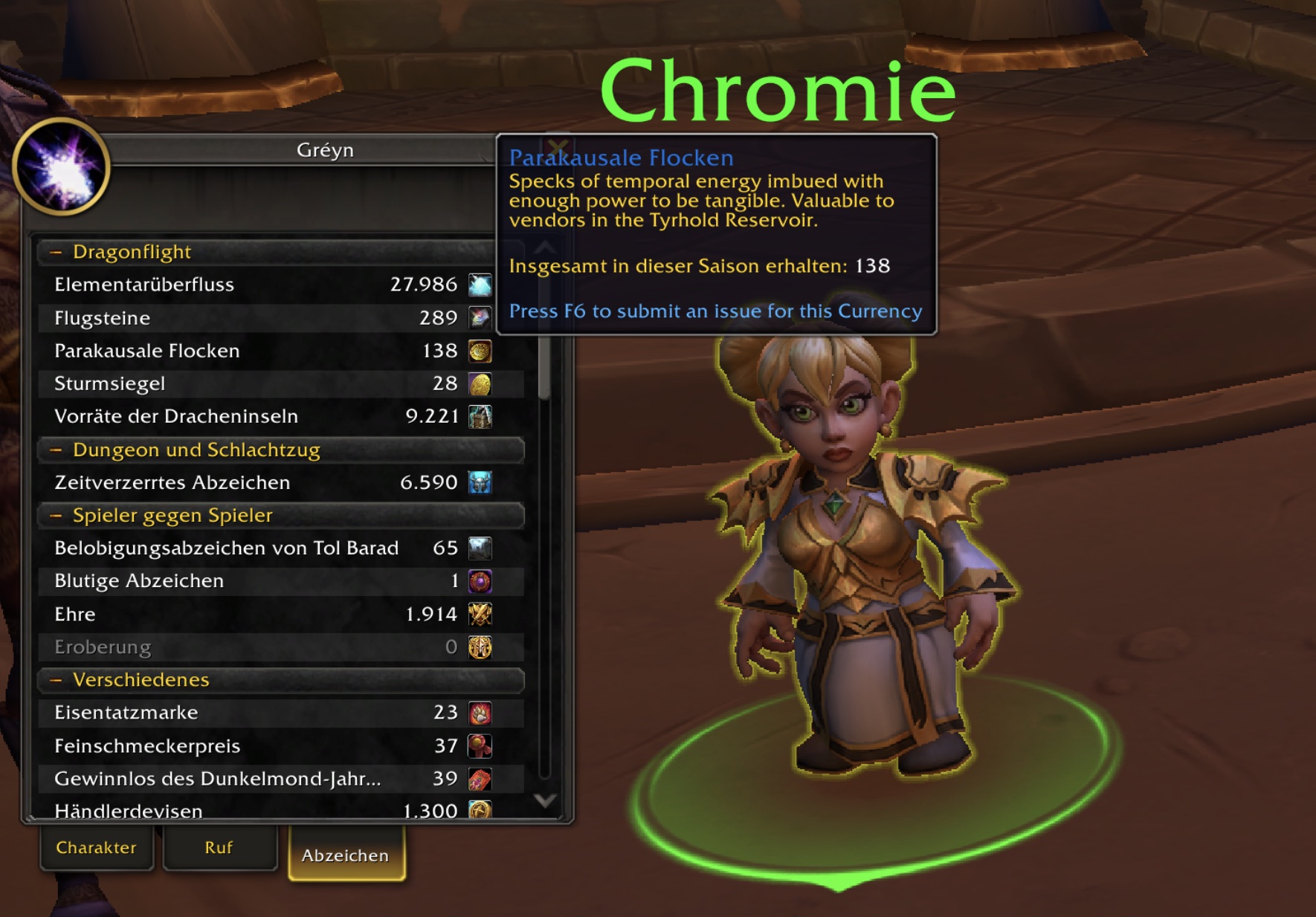The image size is (1316, 917).
Task: Click the scroll-down arrow of currency list
Action: 545,800
